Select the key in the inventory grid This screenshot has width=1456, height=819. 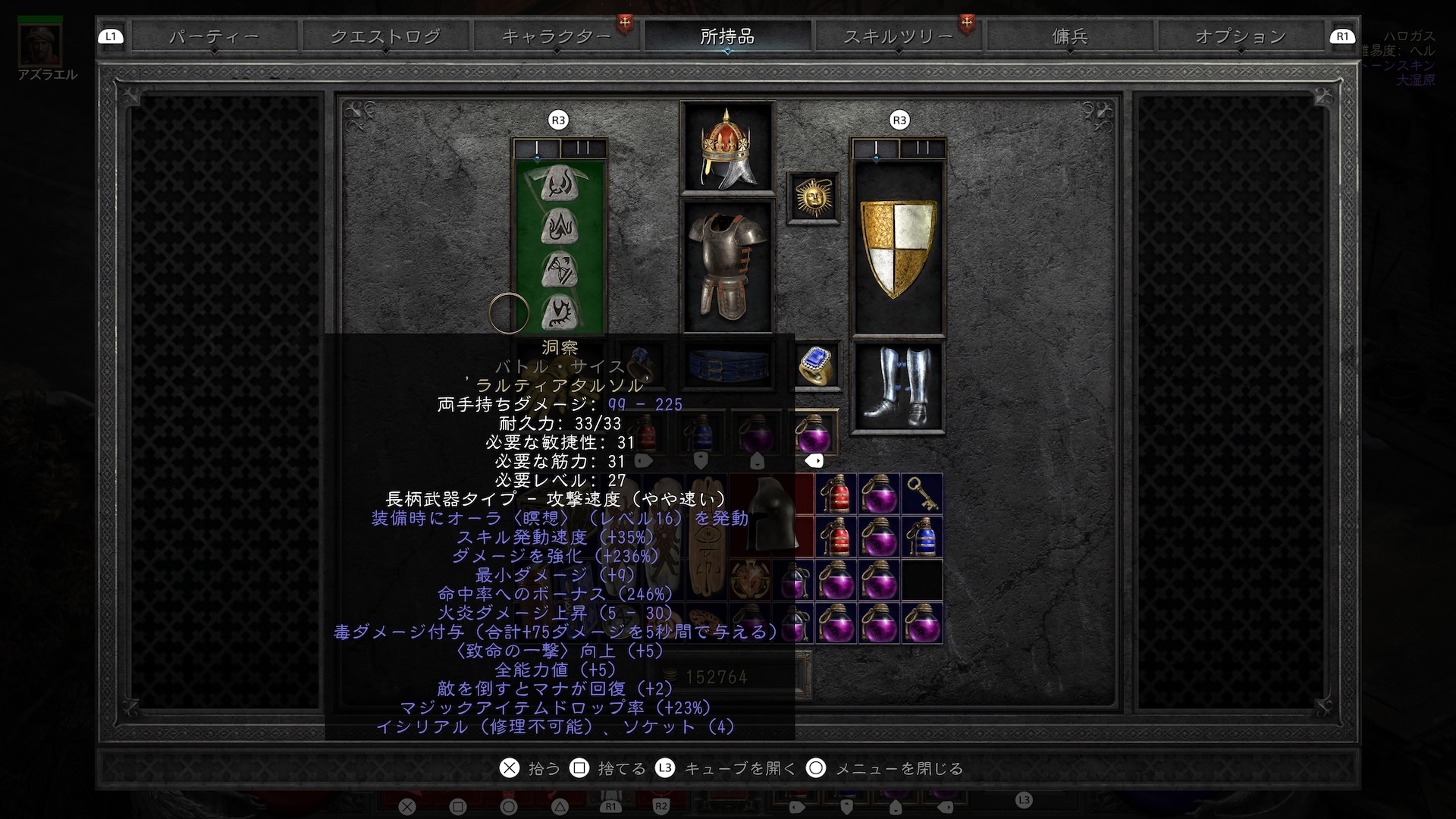[922, 494]
